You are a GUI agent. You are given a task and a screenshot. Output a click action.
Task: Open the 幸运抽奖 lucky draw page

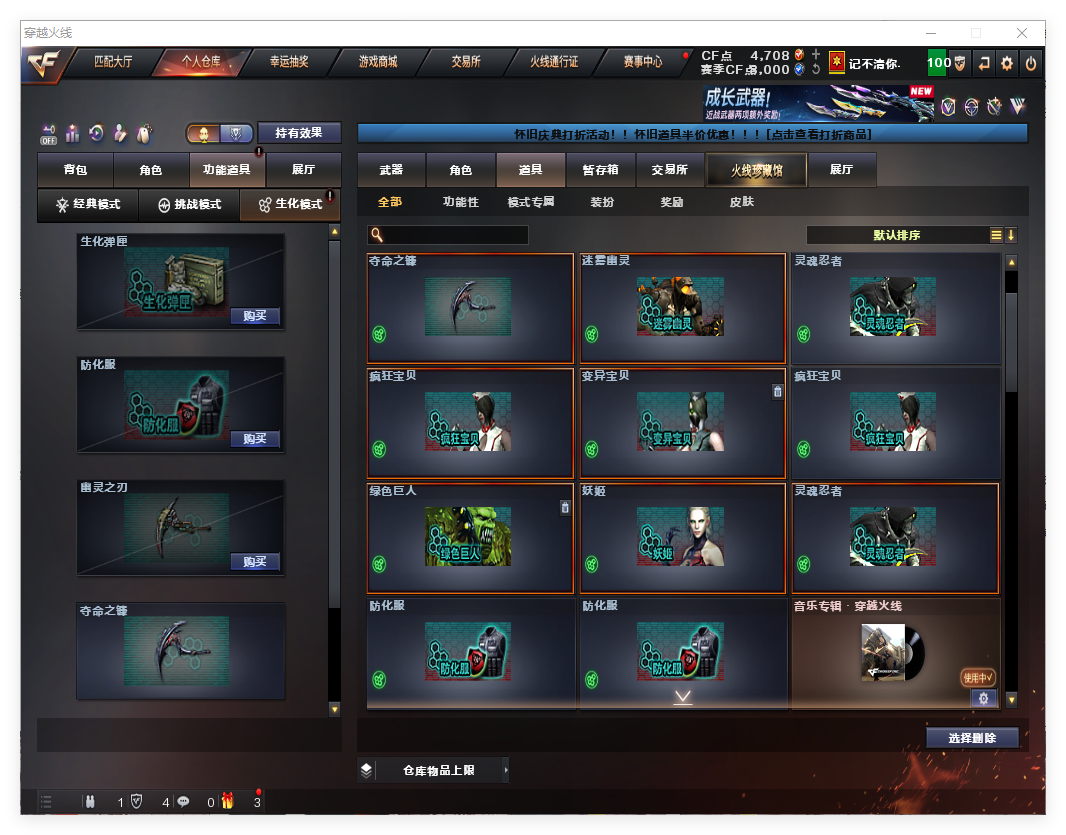click(289, 62)
